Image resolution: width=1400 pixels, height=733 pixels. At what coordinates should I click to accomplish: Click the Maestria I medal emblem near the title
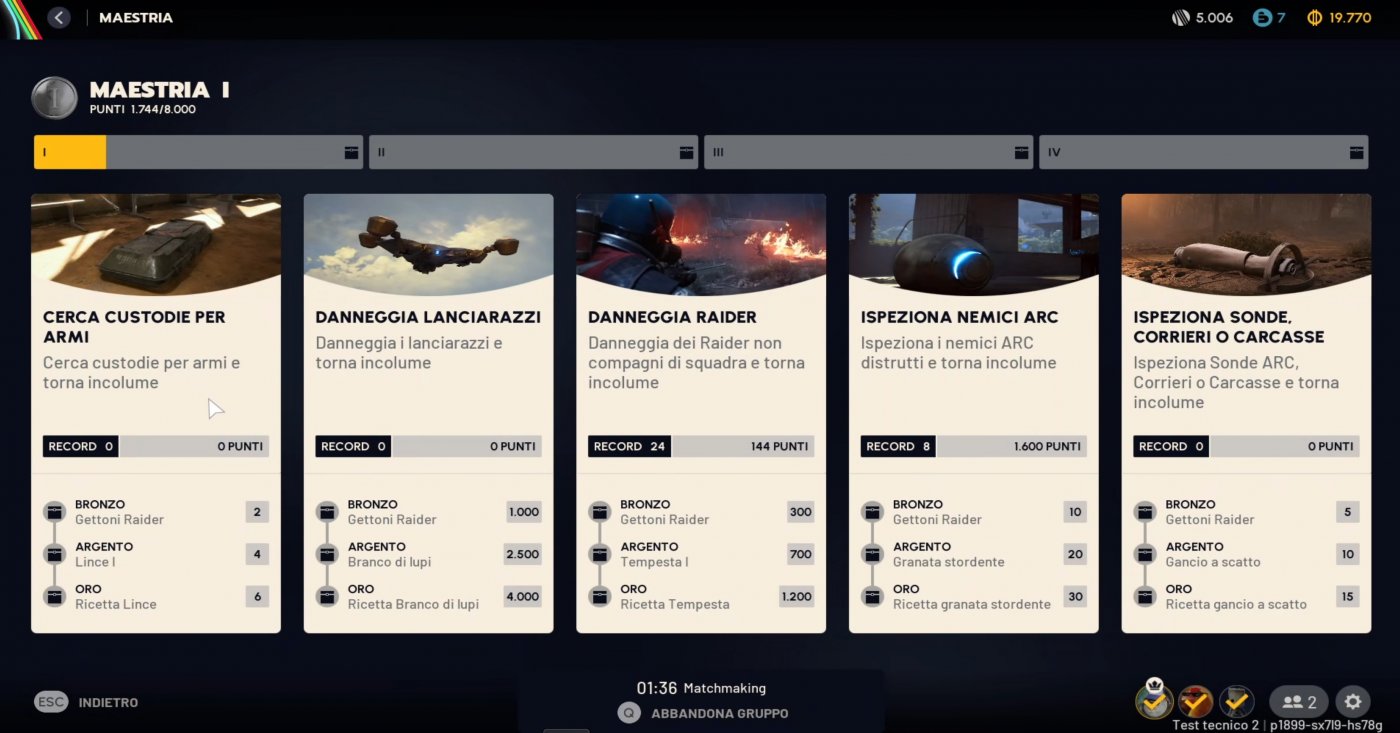pyautogui.click(x=54, y=98)
